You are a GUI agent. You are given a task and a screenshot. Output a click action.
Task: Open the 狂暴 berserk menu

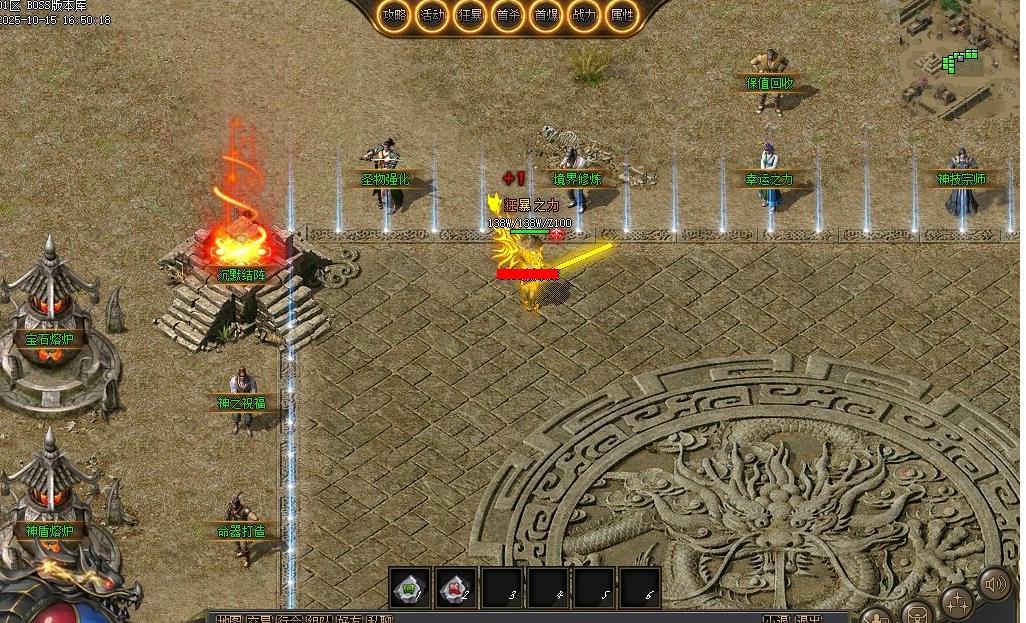click(x=470, y=16)
